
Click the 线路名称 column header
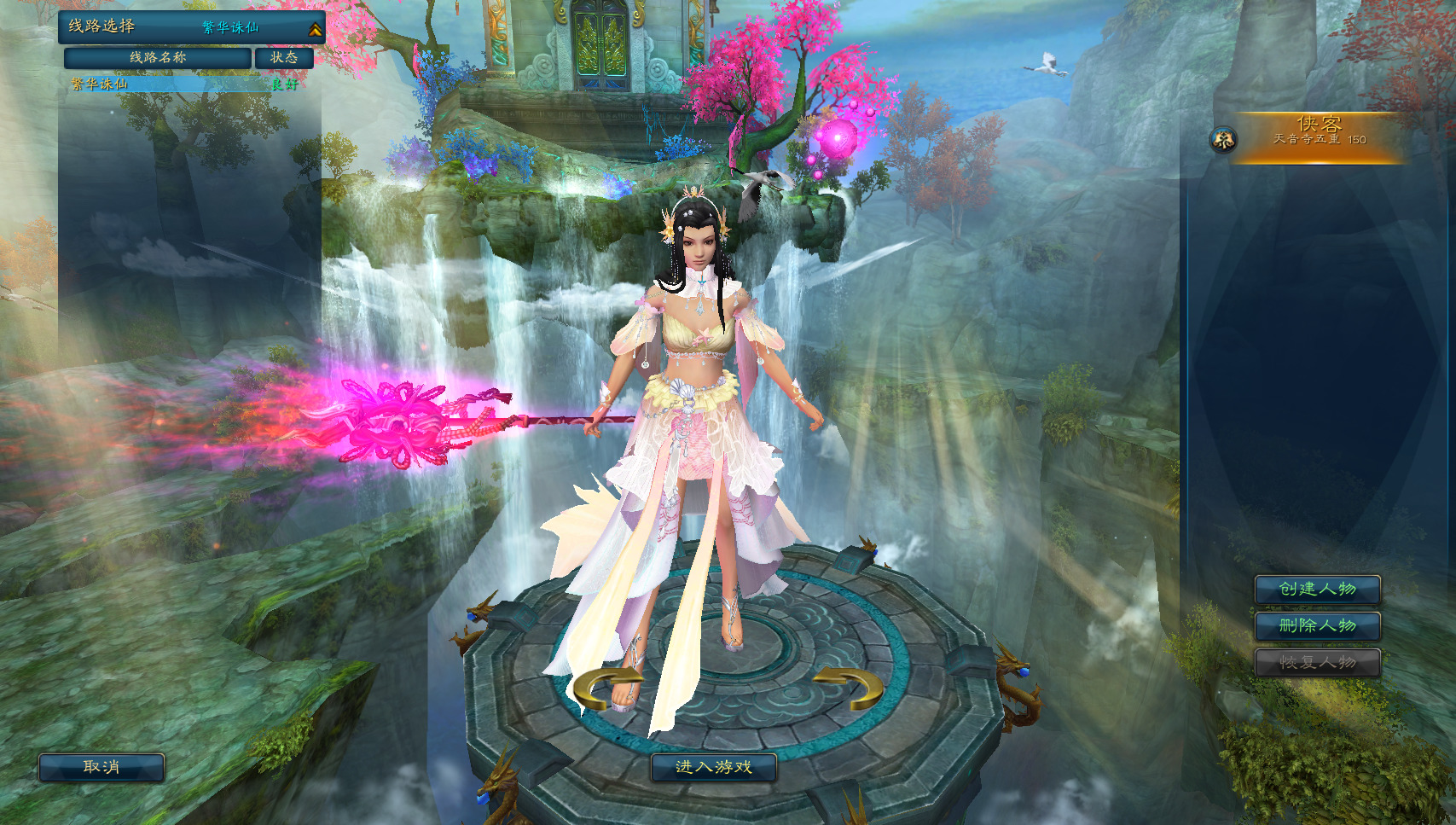pyautogui.click(x=158, y=57)
